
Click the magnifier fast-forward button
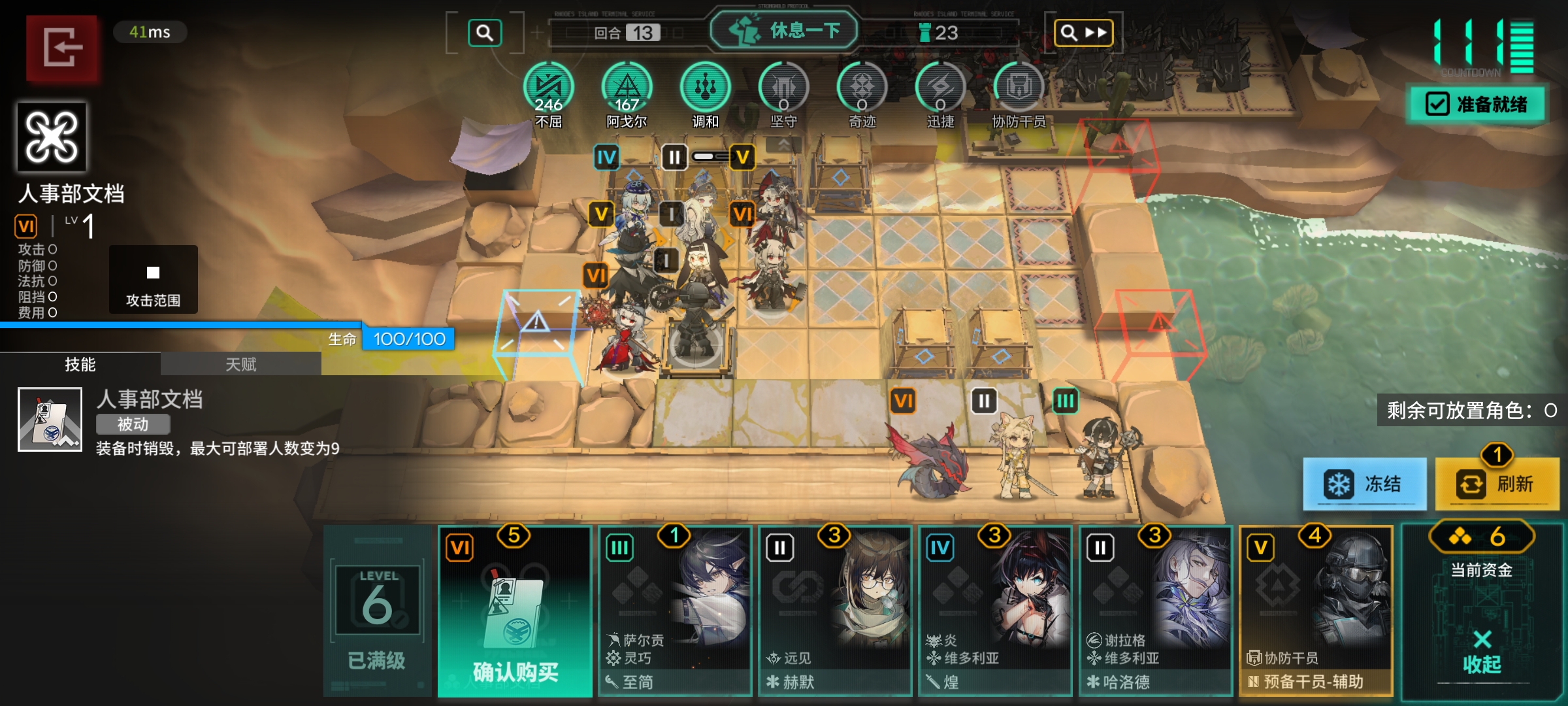tap(1083, 33)
